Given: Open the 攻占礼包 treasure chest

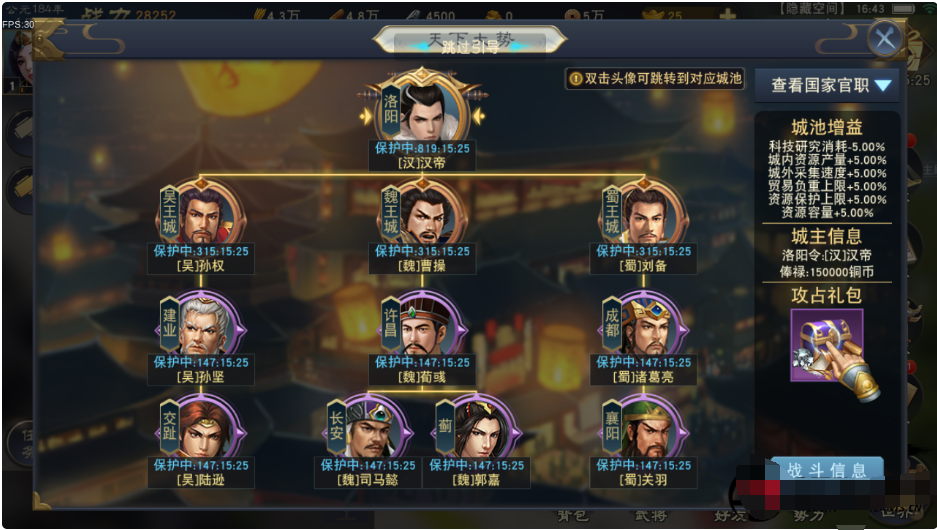Looking at the screenshot, I should pyautogui.click(x=827, y=347).
